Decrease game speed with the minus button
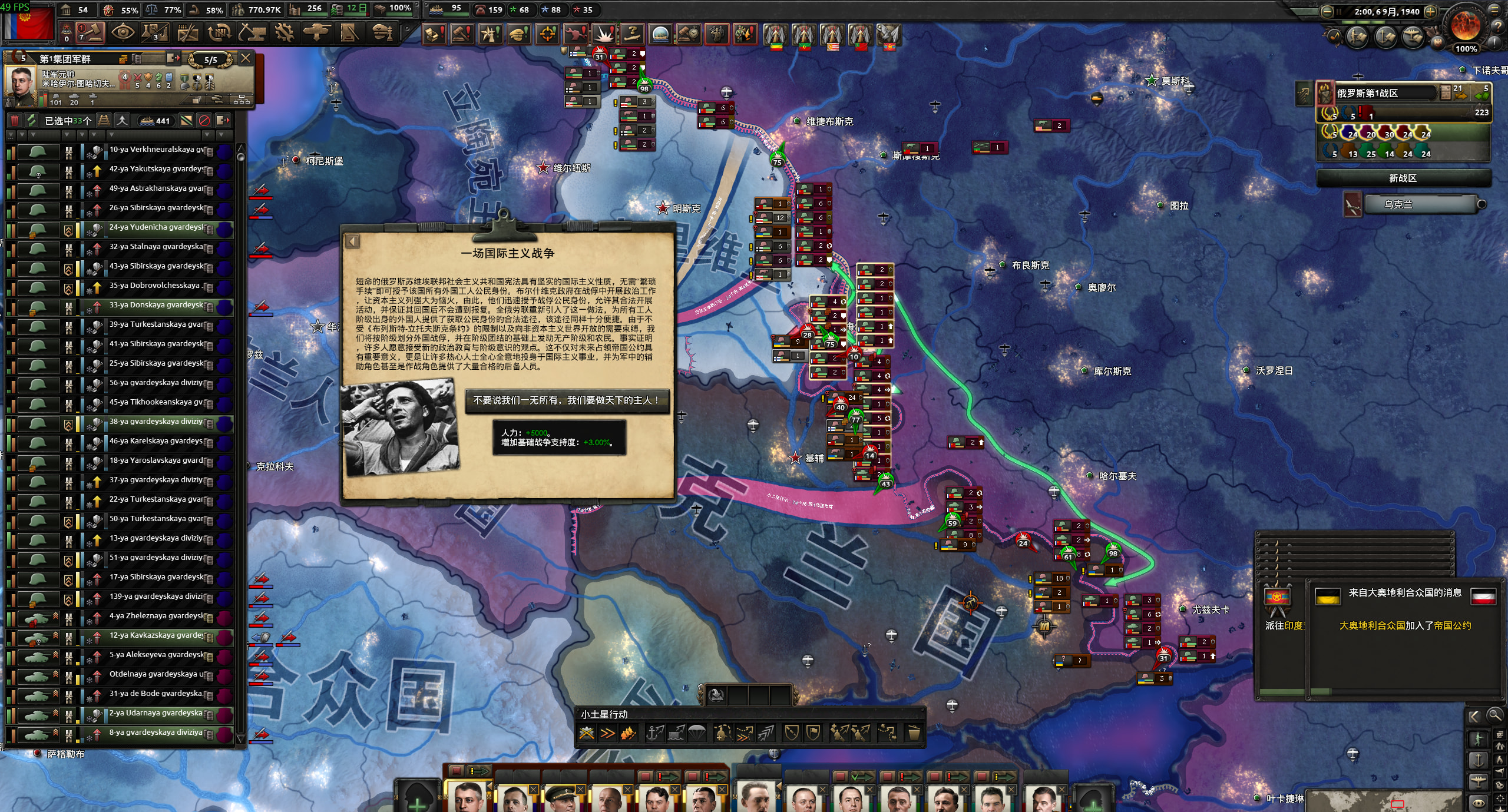The width and height of the screenshot is (1508, 812). [x=1327, y=11]
